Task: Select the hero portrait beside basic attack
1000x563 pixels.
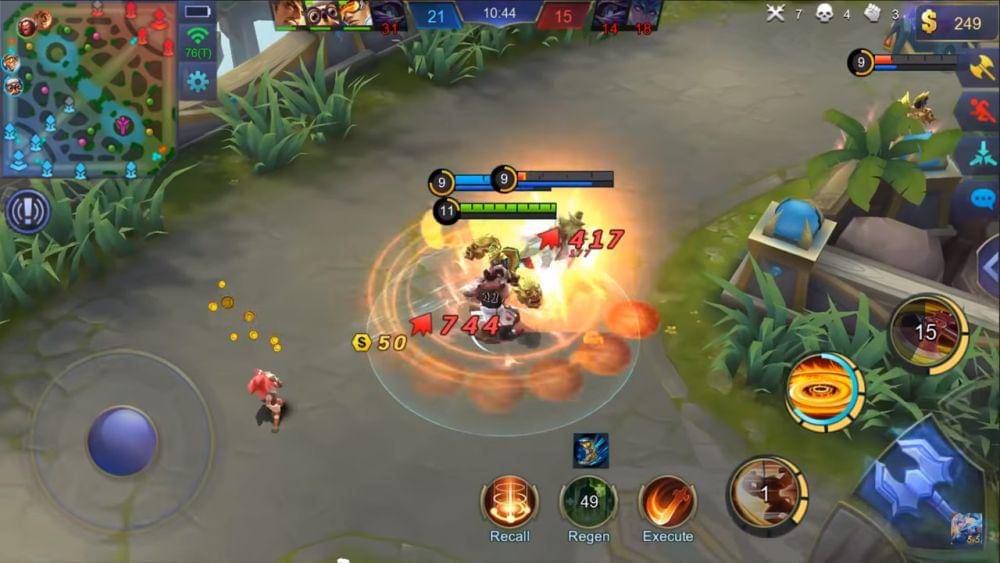Action: pyautogui.click(x=966, y=527)
